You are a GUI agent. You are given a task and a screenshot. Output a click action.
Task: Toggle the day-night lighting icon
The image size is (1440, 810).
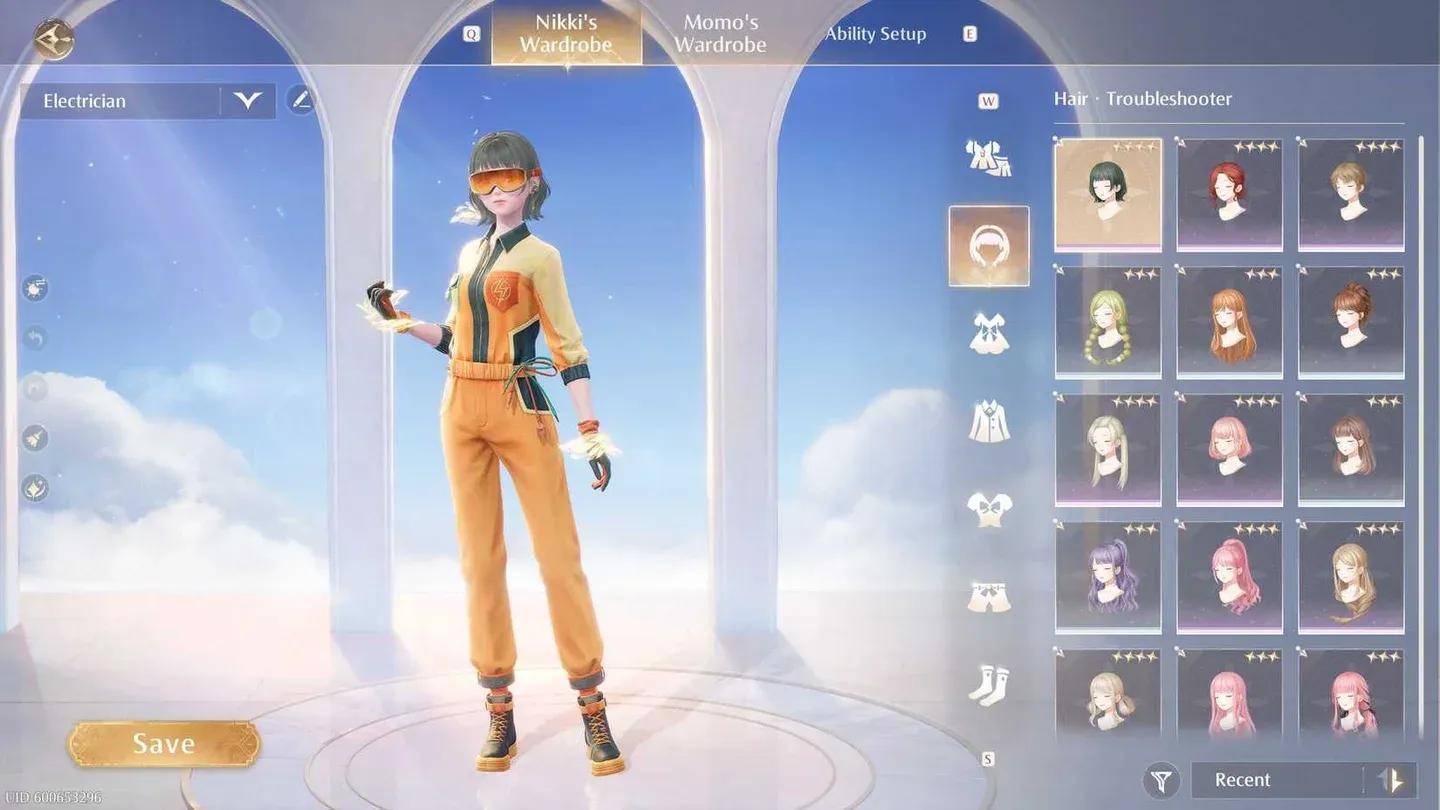pos(35,288)
